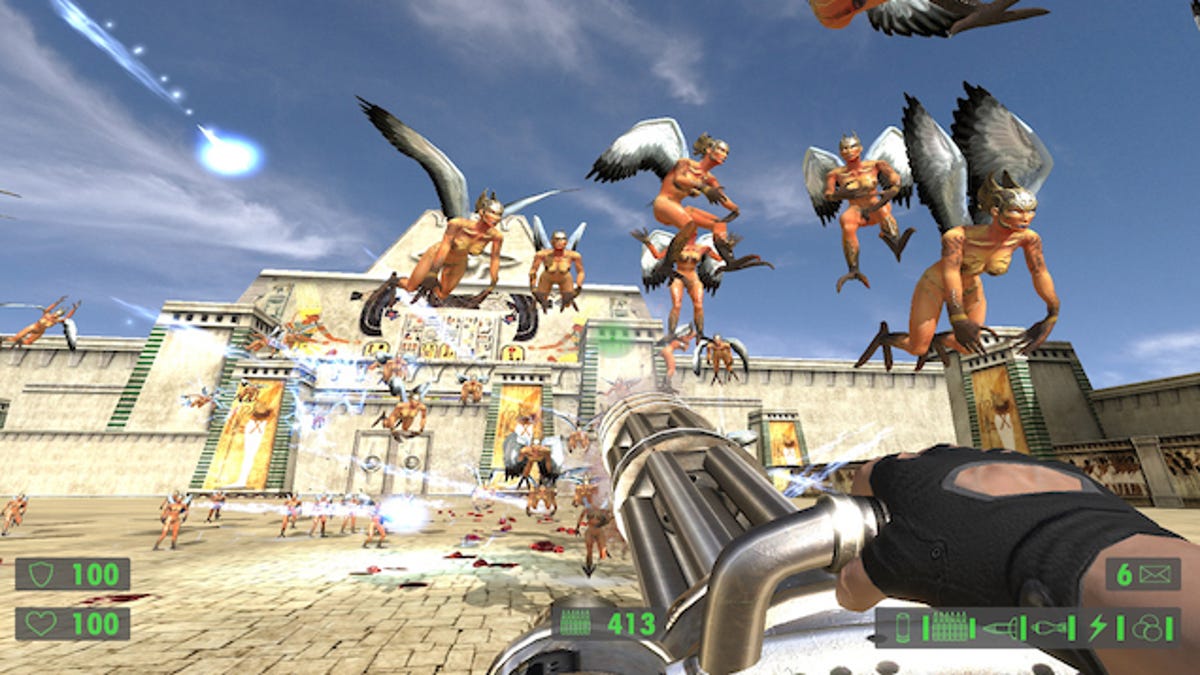1200x675 pixels.
Task: Select the lightning bolt energy ammo icon
Action: 1098,627
